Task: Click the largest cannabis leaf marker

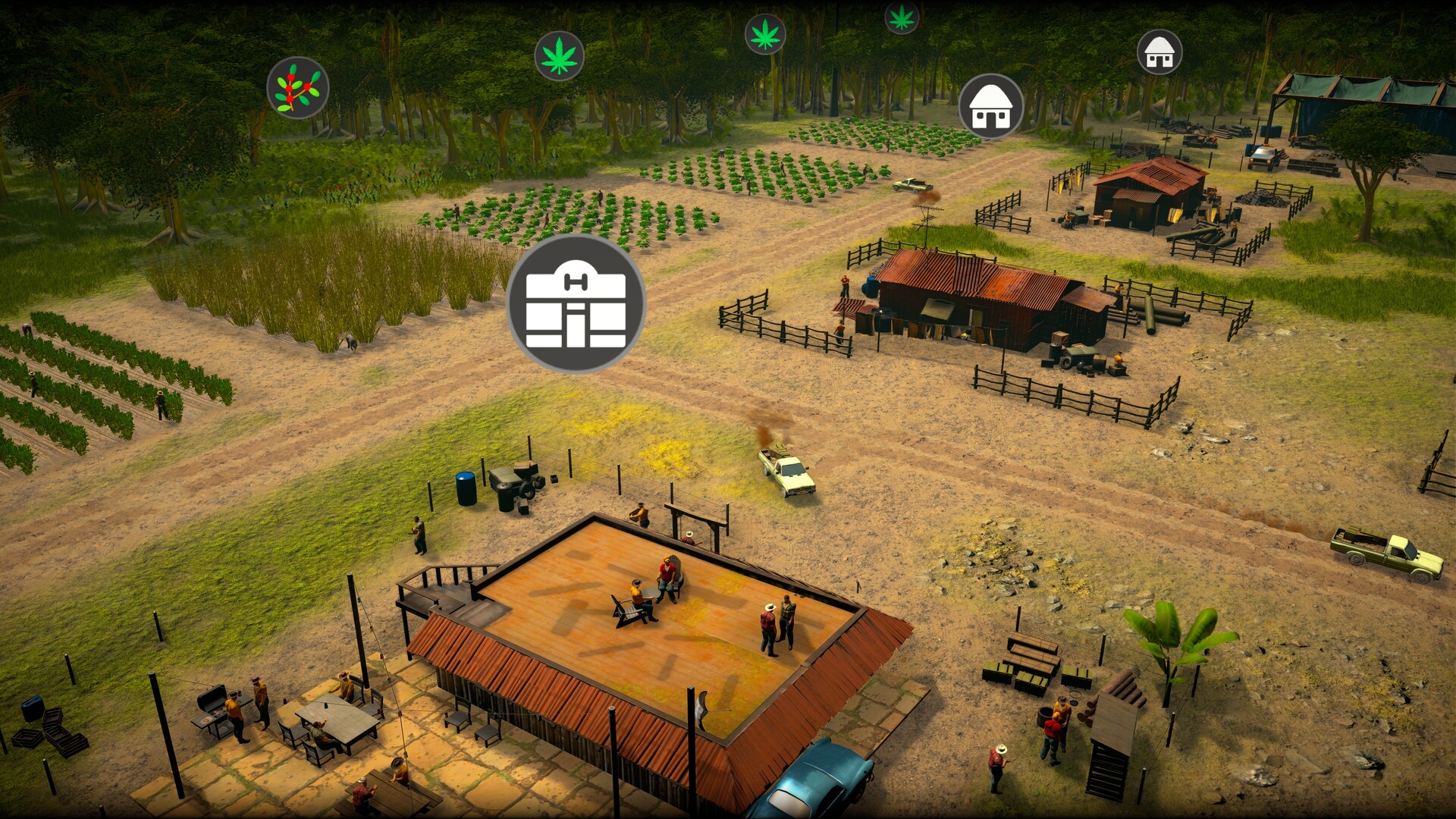Action: [x=559, y=55]
